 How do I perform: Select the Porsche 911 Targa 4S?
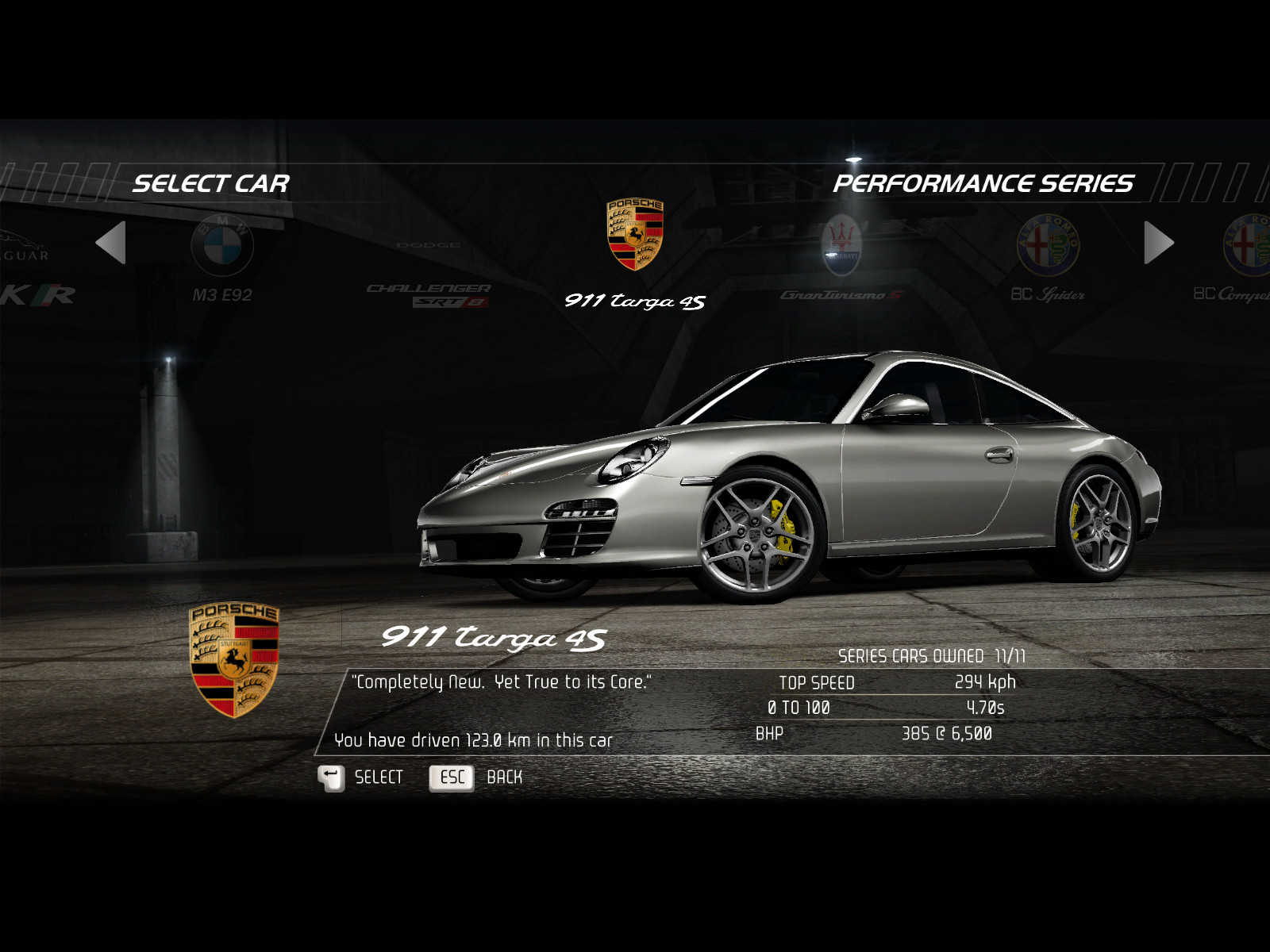click(635, 252)
